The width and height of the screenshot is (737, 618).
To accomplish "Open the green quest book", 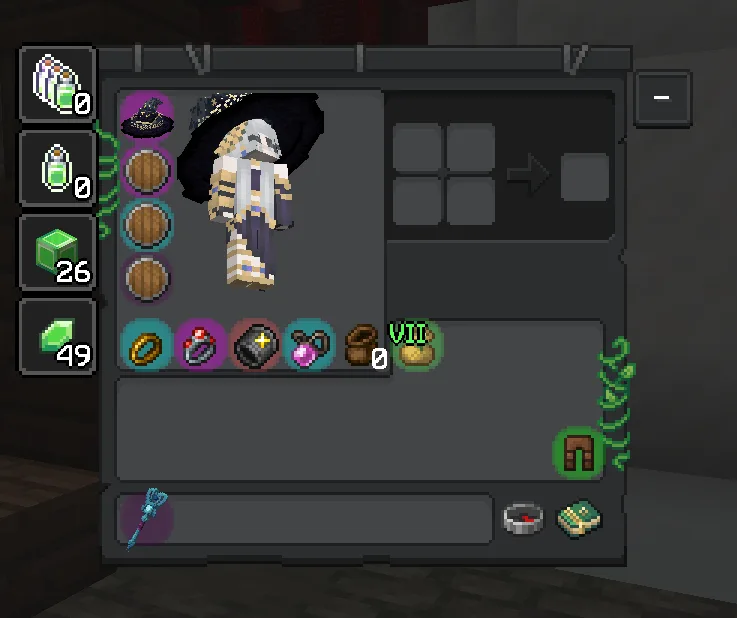I will click(578, 518).
